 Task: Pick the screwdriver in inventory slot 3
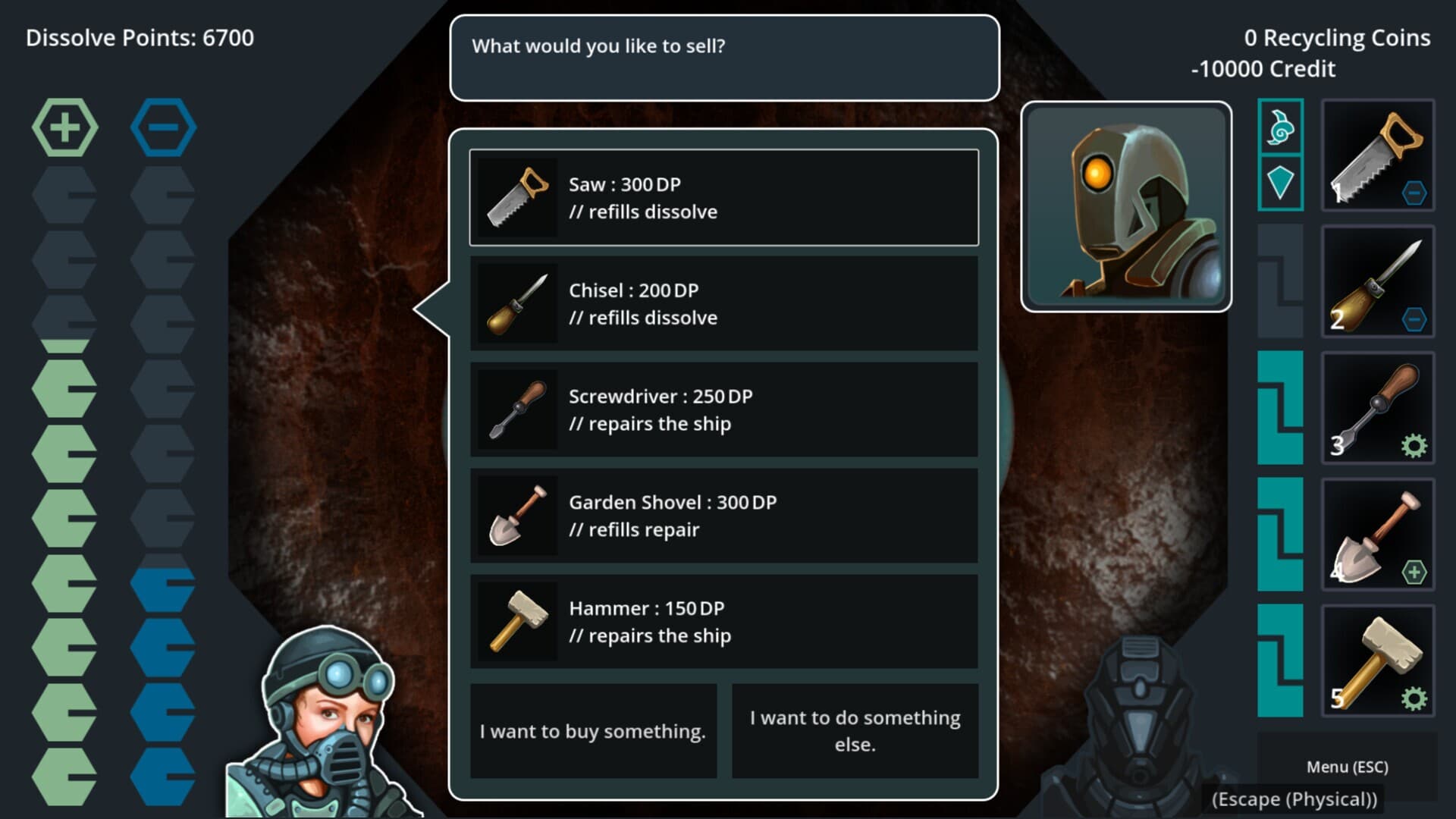1378,409
